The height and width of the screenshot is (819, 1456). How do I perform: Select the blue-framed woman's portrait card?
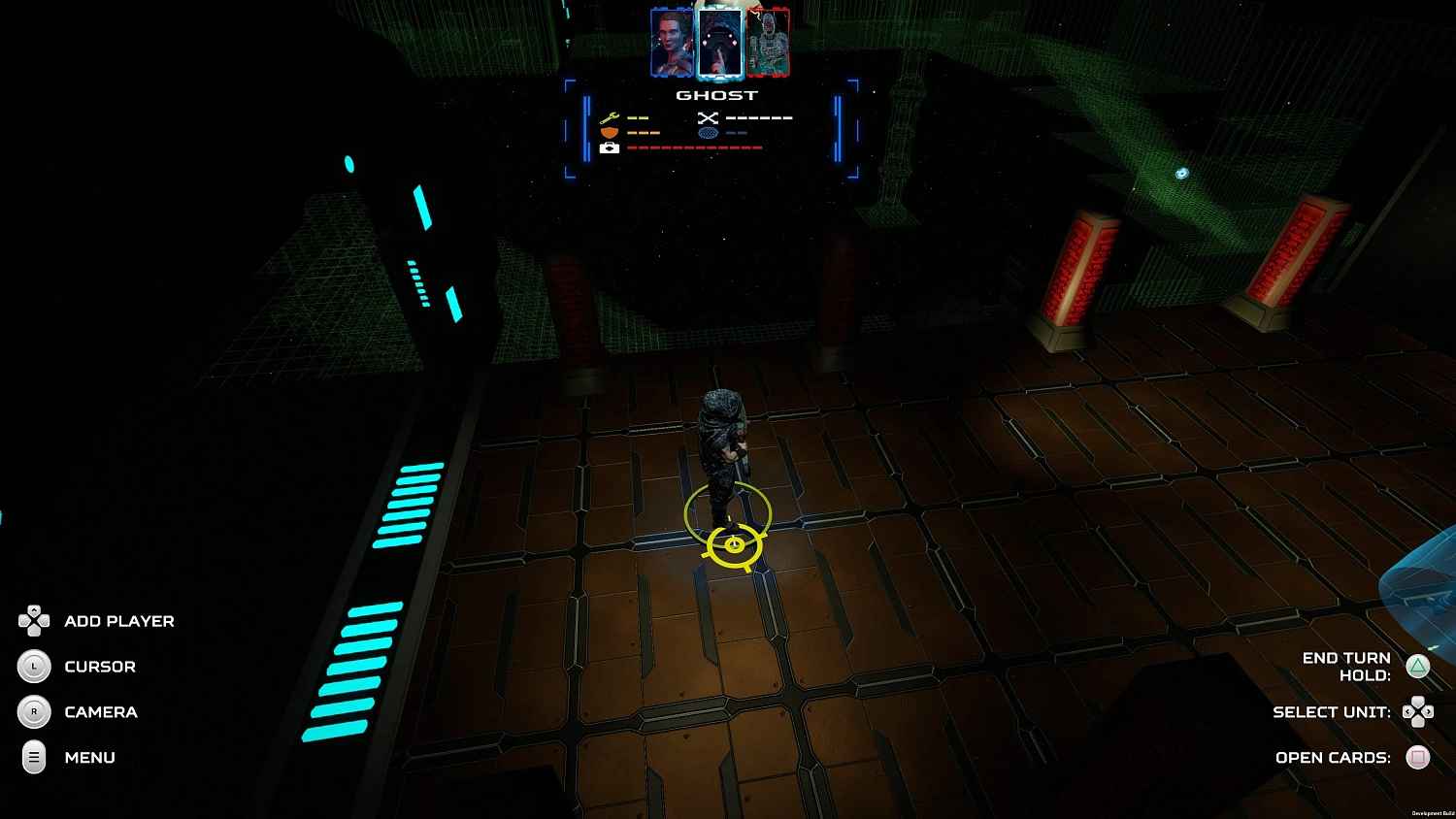[x=672, y=42]
